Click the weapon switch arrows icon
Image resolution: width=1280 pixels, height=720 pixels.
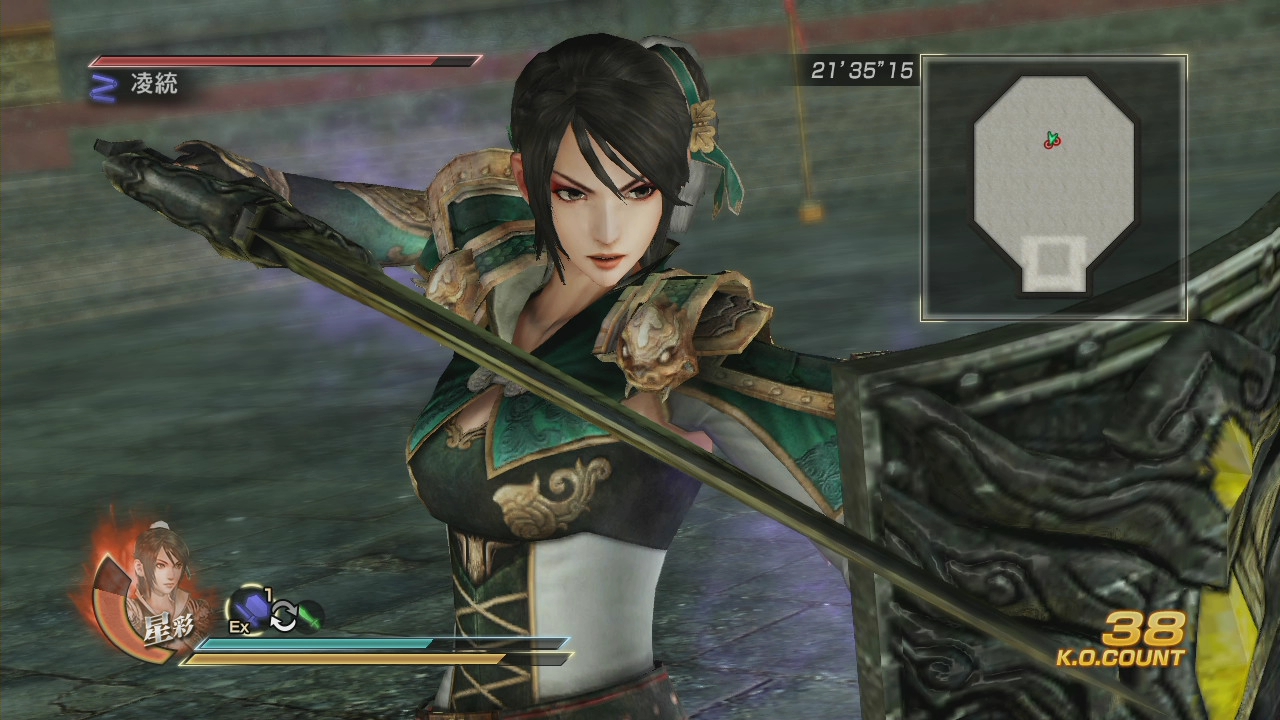coord(283,618)
